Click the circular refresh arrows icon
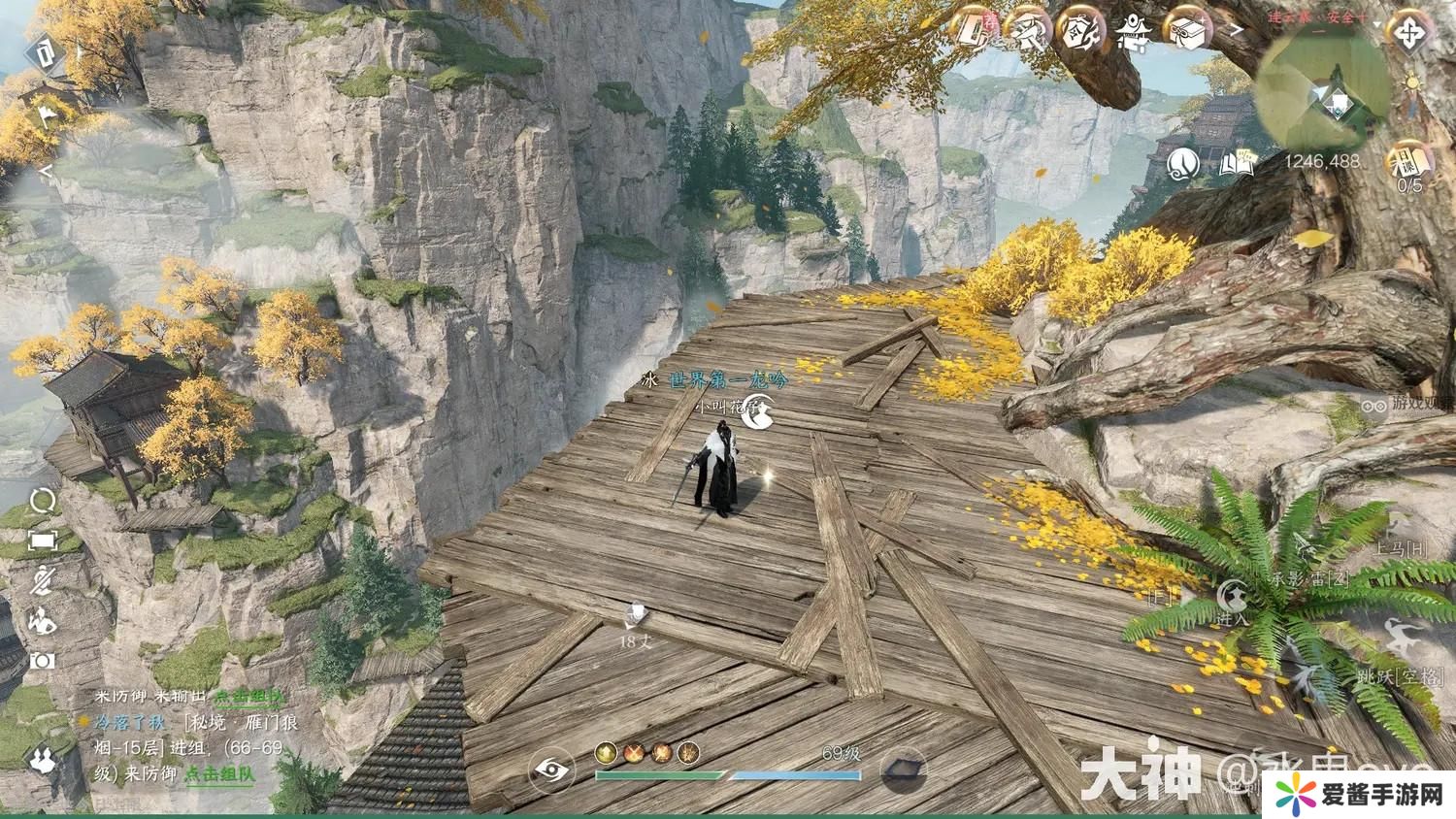The image size is (1456, 819). 44,501
